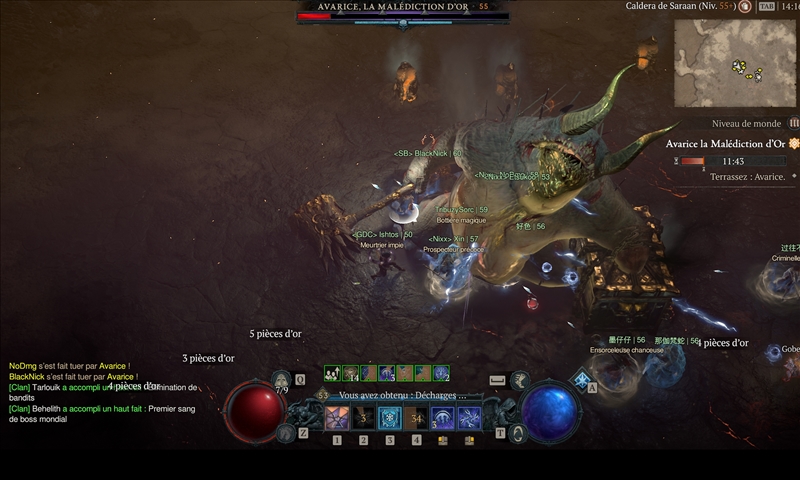
Task: Open the minimap of Caldera de Saraan
Action: pyautogui.click(x=735, y=63)
